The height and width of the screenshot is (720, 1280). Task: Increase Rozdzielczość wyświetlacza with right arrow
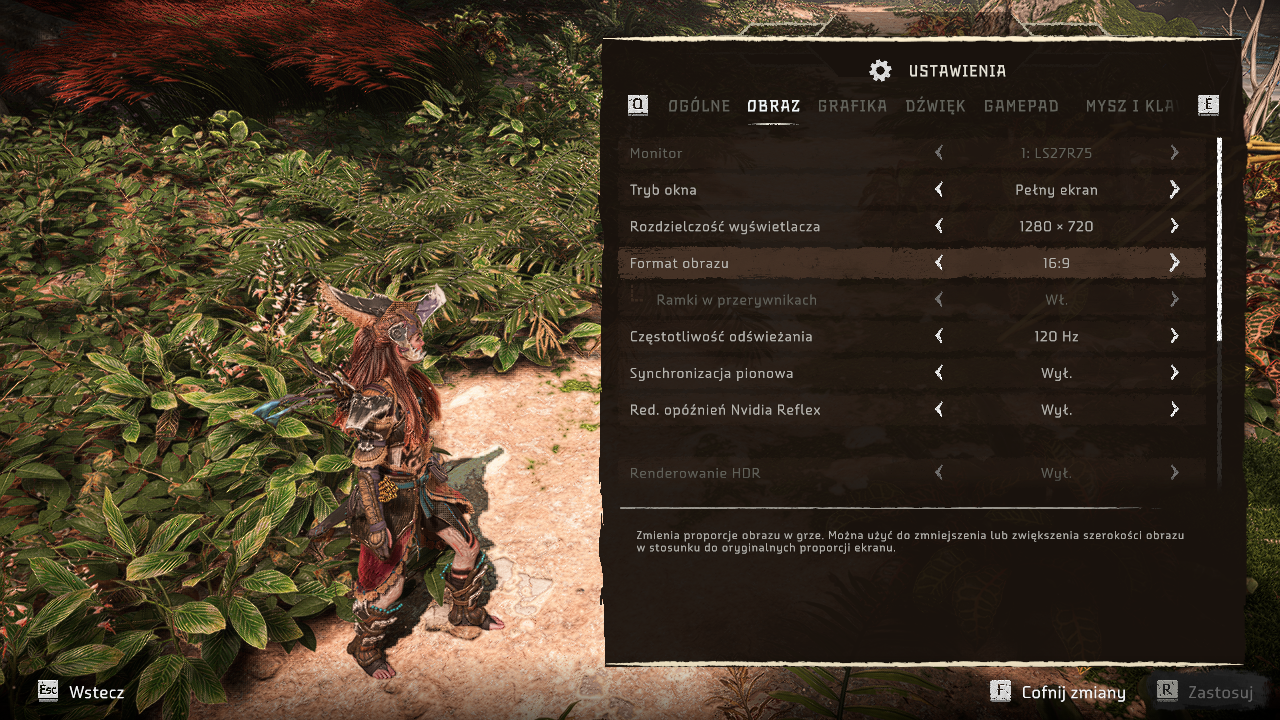(x=1174, y=227)
